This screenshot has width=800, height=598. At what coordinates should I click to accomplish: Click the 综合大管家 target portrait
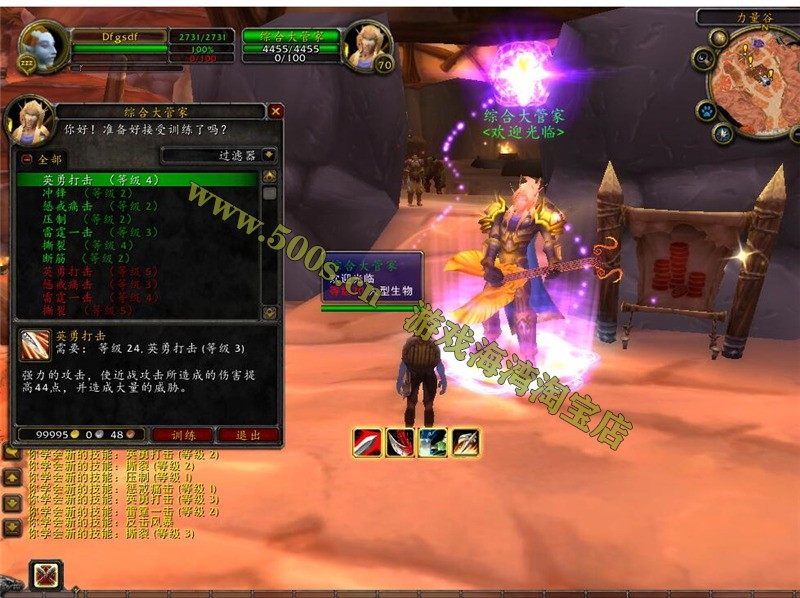point(366,45)
